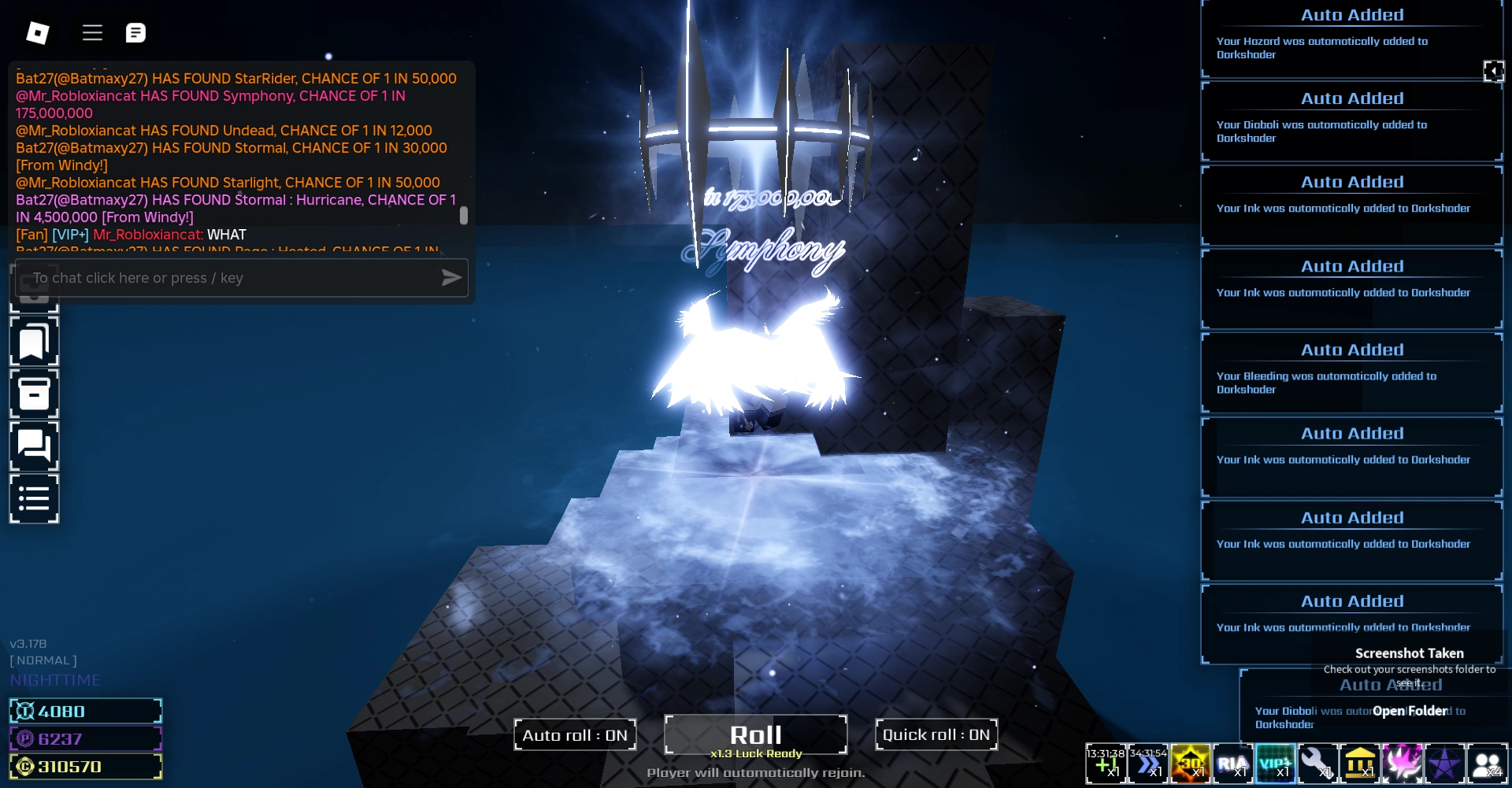
Task: Select the x1.3 Luck Ready indicator
Action: [x=754, y=753]
